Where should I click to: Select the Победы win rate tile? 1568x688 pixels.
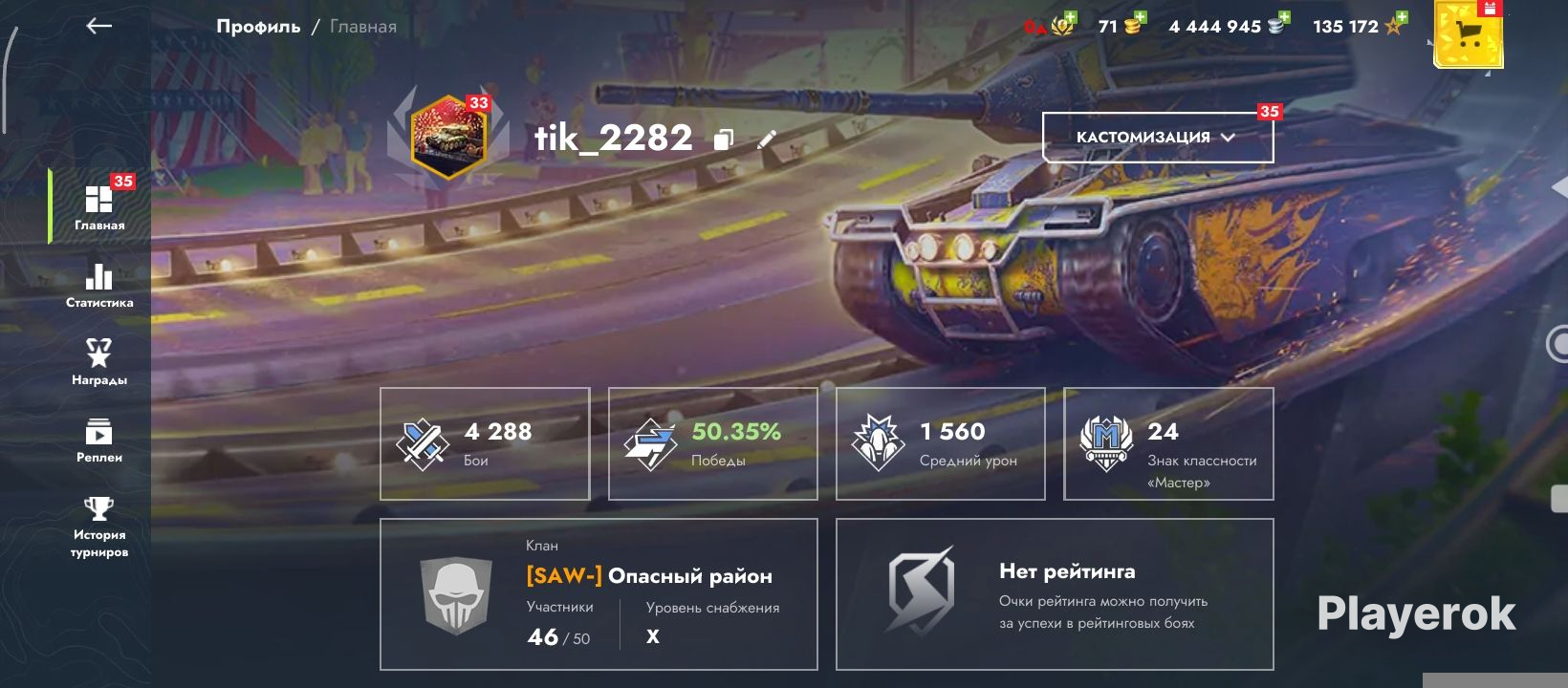click(713, 443)
